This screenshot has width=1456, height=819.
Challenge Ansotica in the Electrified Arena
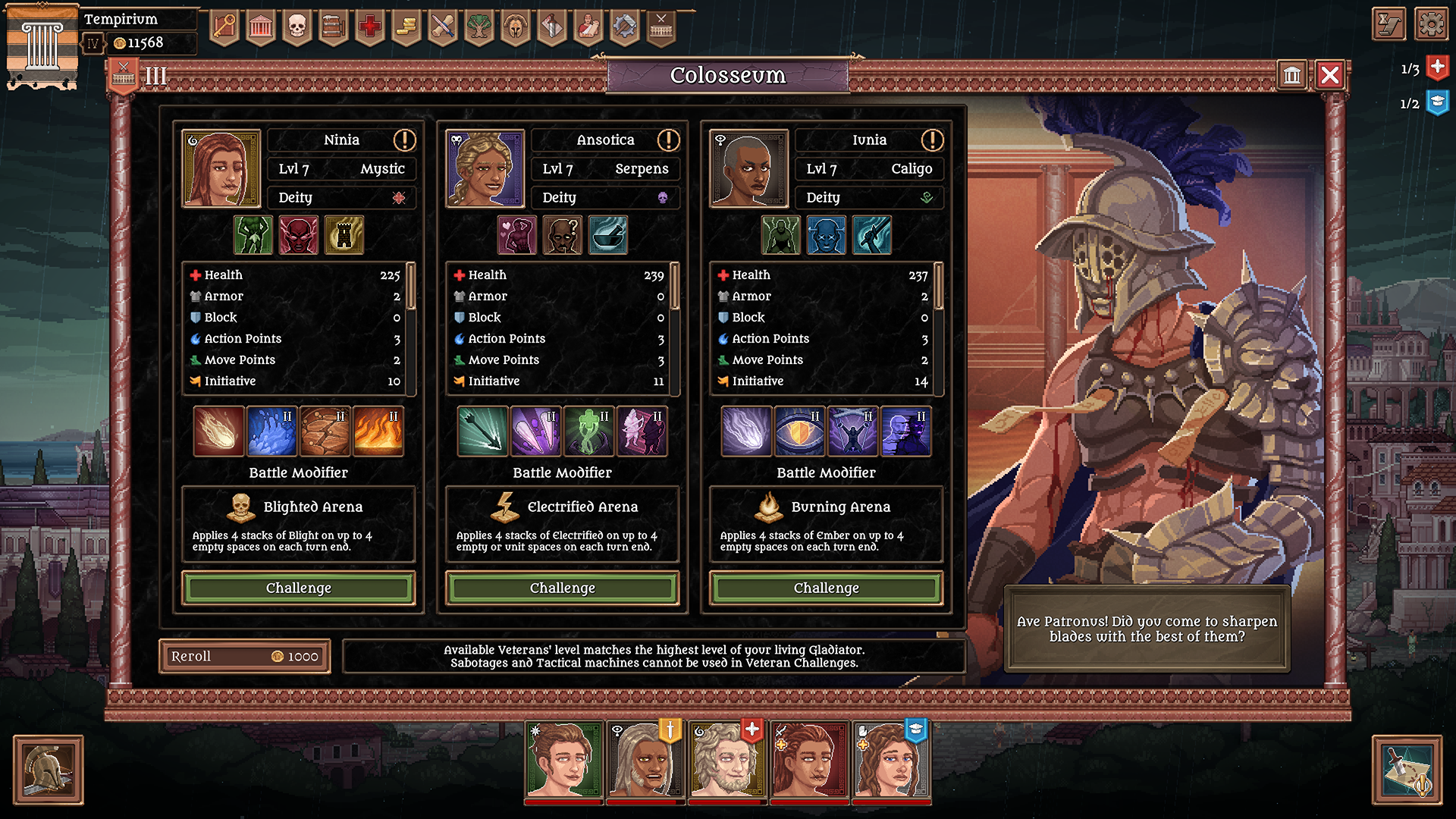(x=562, y=588)
